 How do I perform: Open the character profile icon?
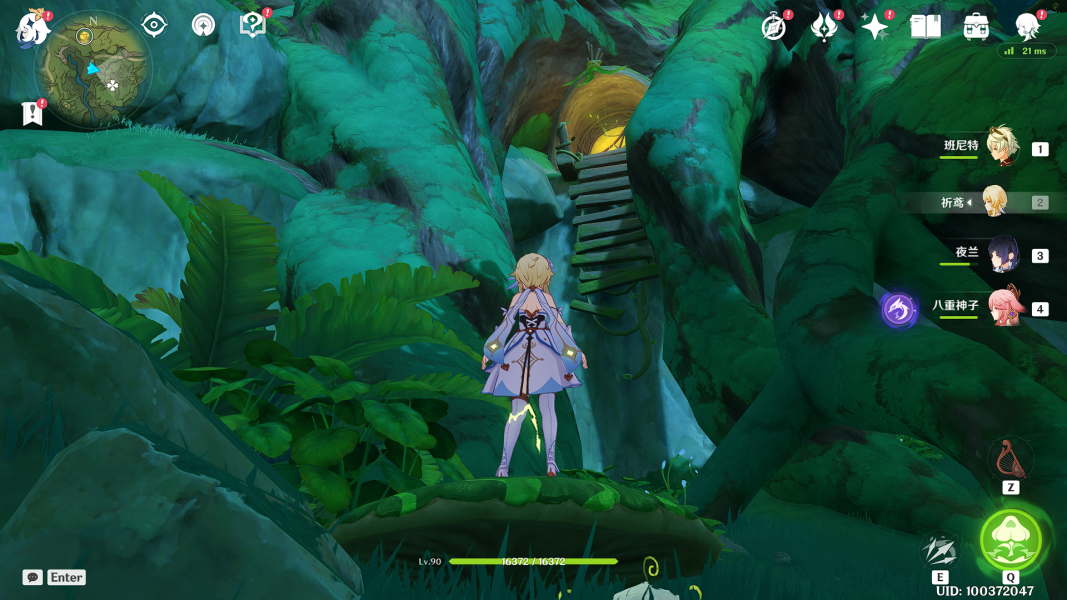[x=1027, y=27]
